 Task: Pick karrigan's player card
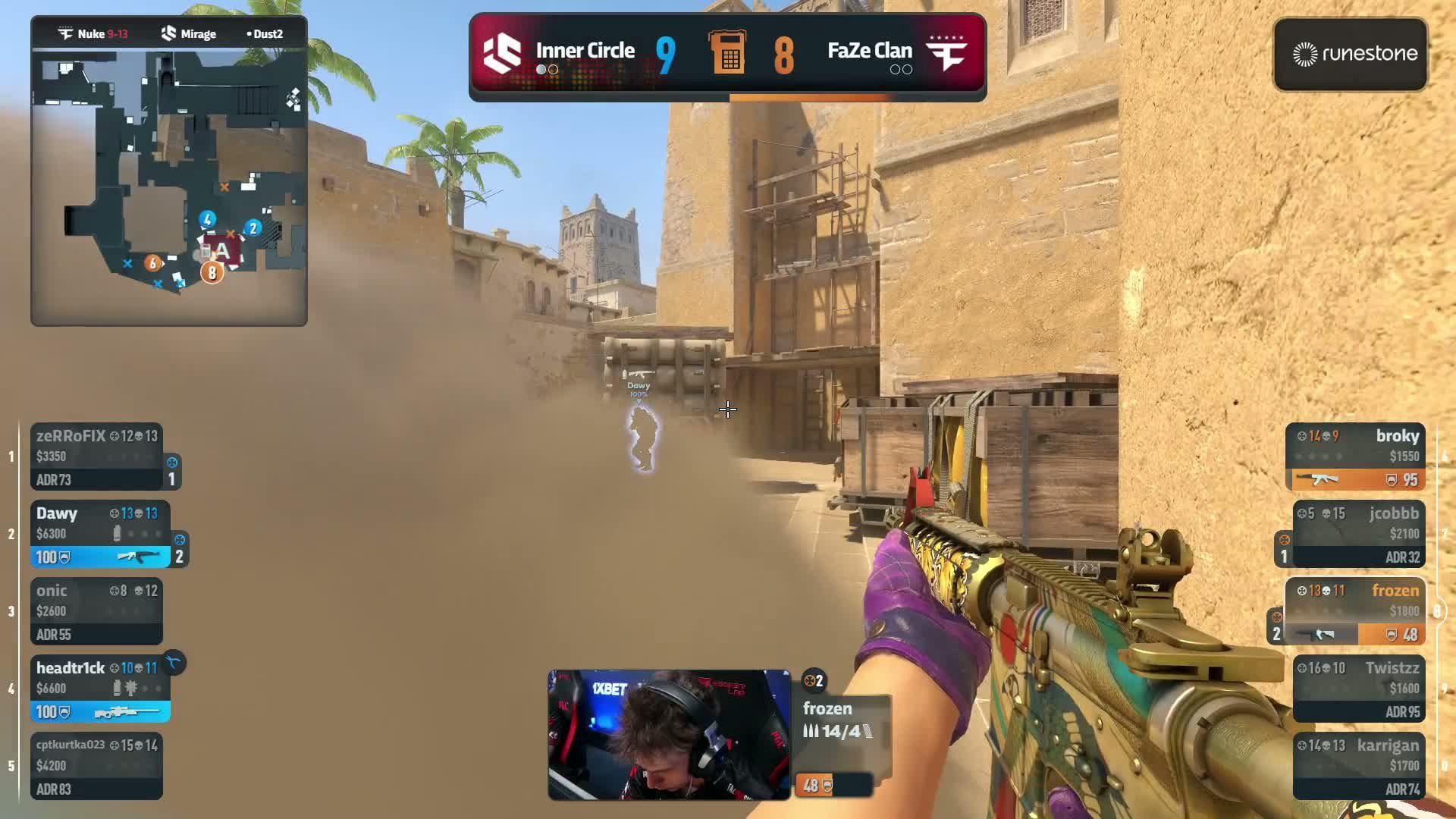[1359, 766]
